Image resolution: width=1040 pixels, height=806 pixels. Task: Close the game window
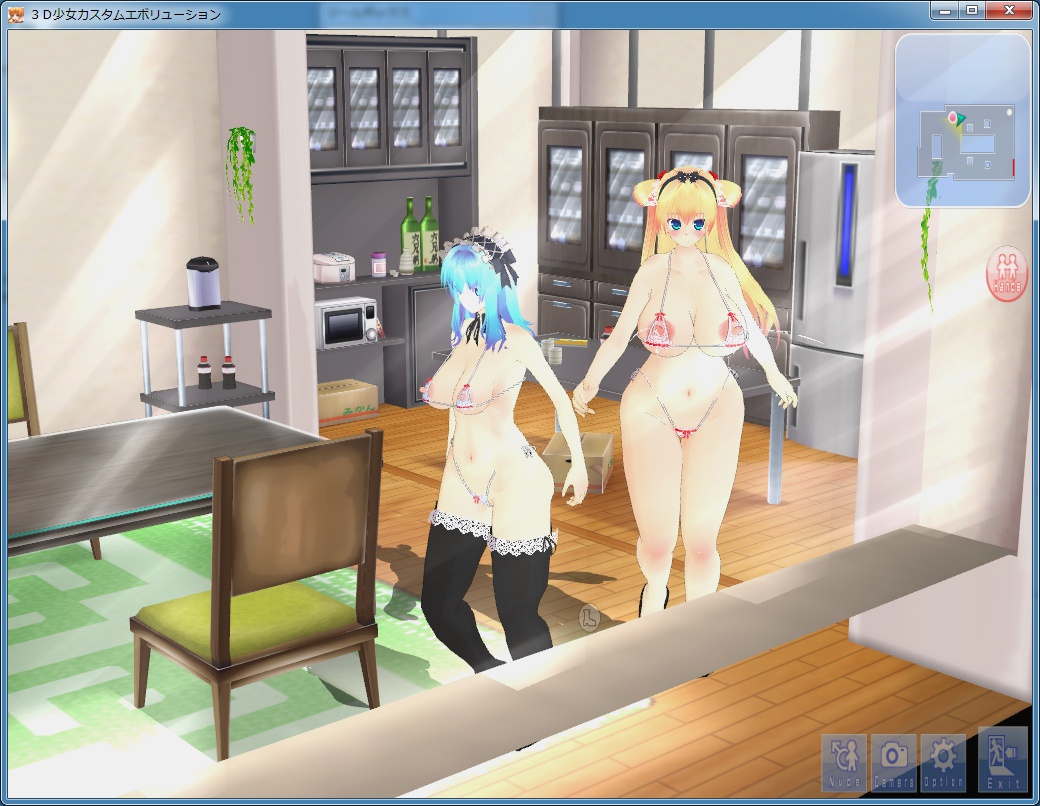(1010, 10)
